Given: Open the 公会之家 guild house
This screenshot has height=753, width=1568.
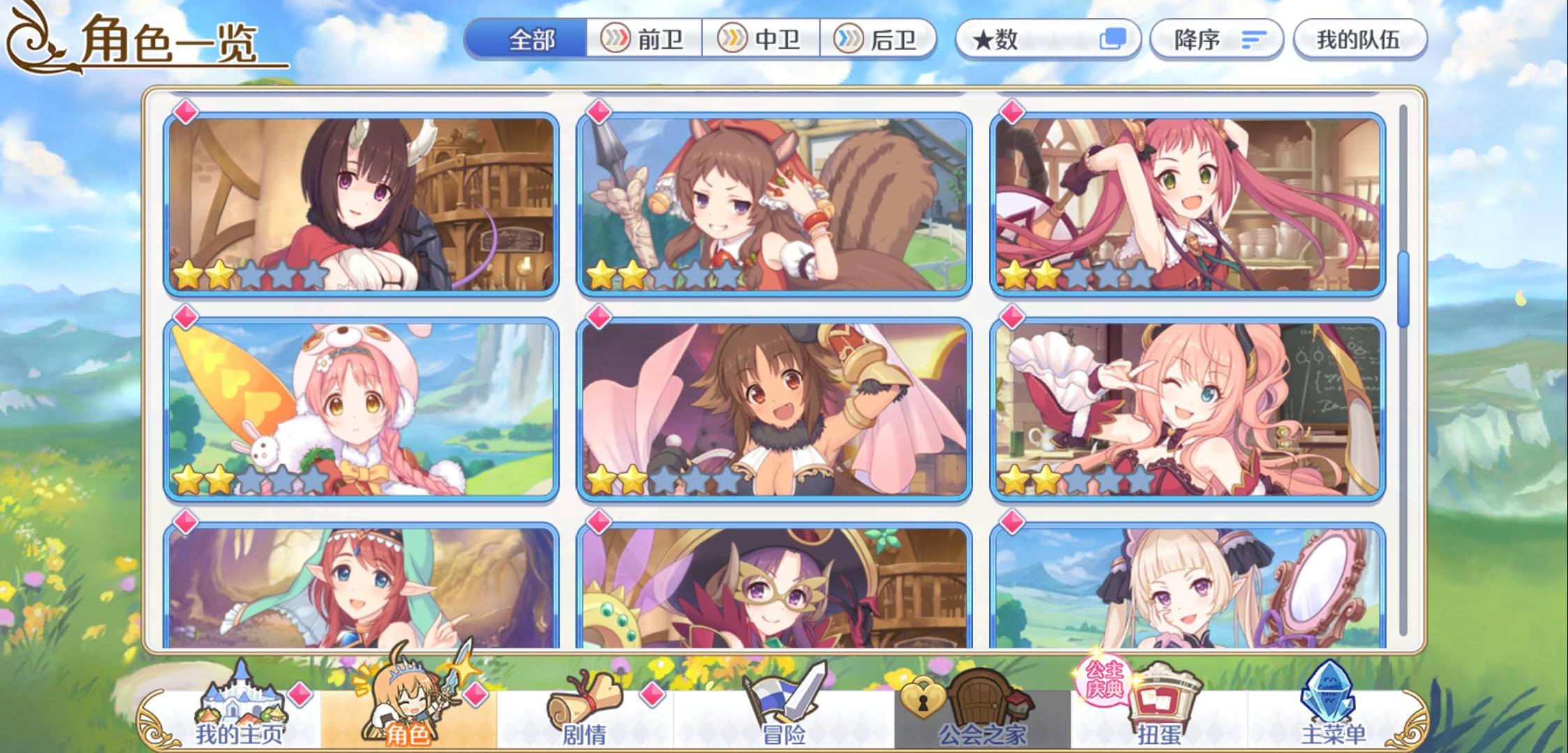Looking at the screenshot, I should (x=974, y=701).
